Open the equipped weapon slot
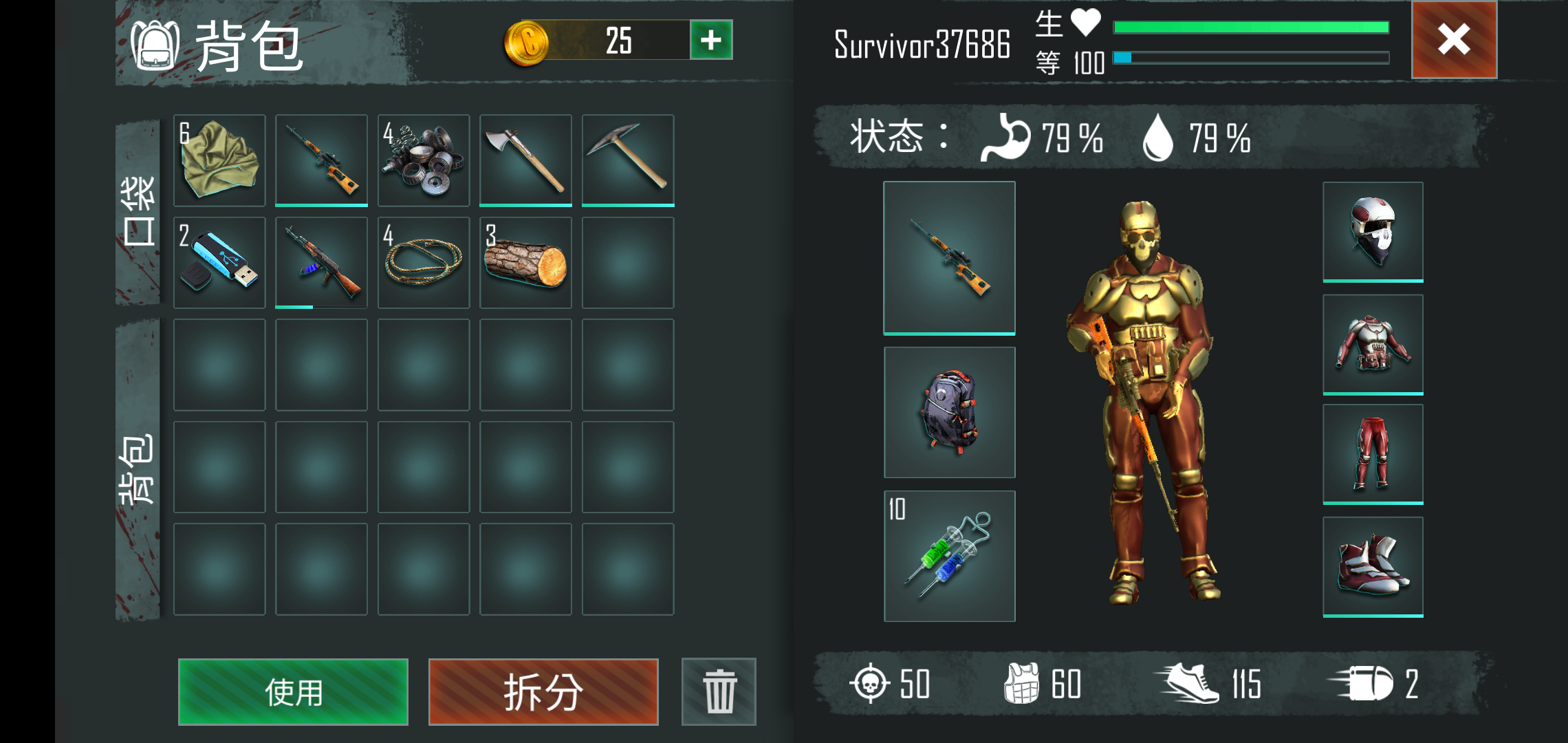The image size is (1568, 743). [x=949, y=257]
